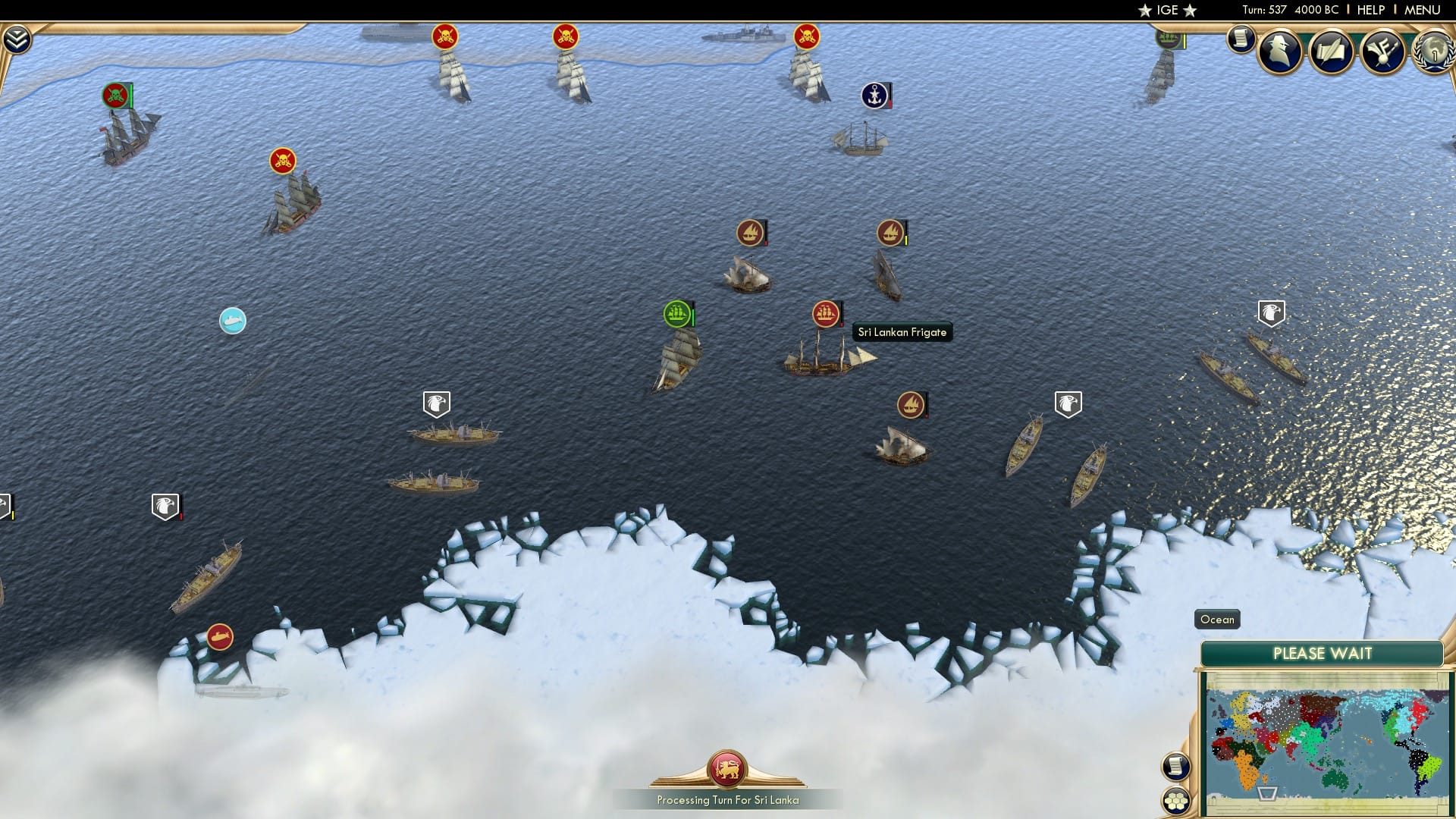Click the Sri Lanka lion emblem at bottom
1456x819 pixels.
726,768
